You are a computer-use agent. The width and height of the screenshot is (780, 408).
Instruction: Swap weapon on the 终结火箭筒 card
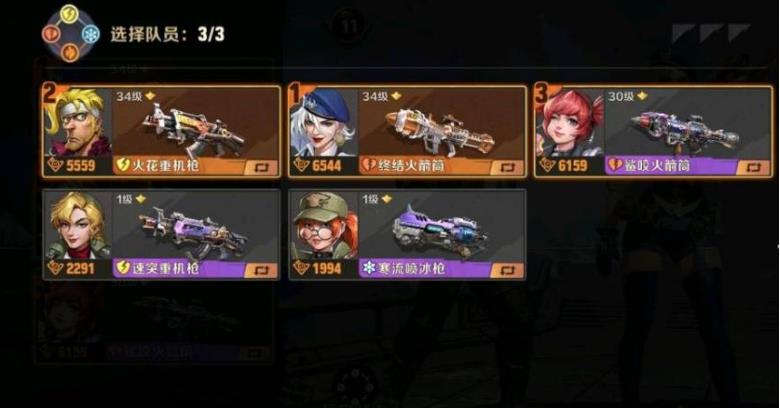[x=507, y=167]
